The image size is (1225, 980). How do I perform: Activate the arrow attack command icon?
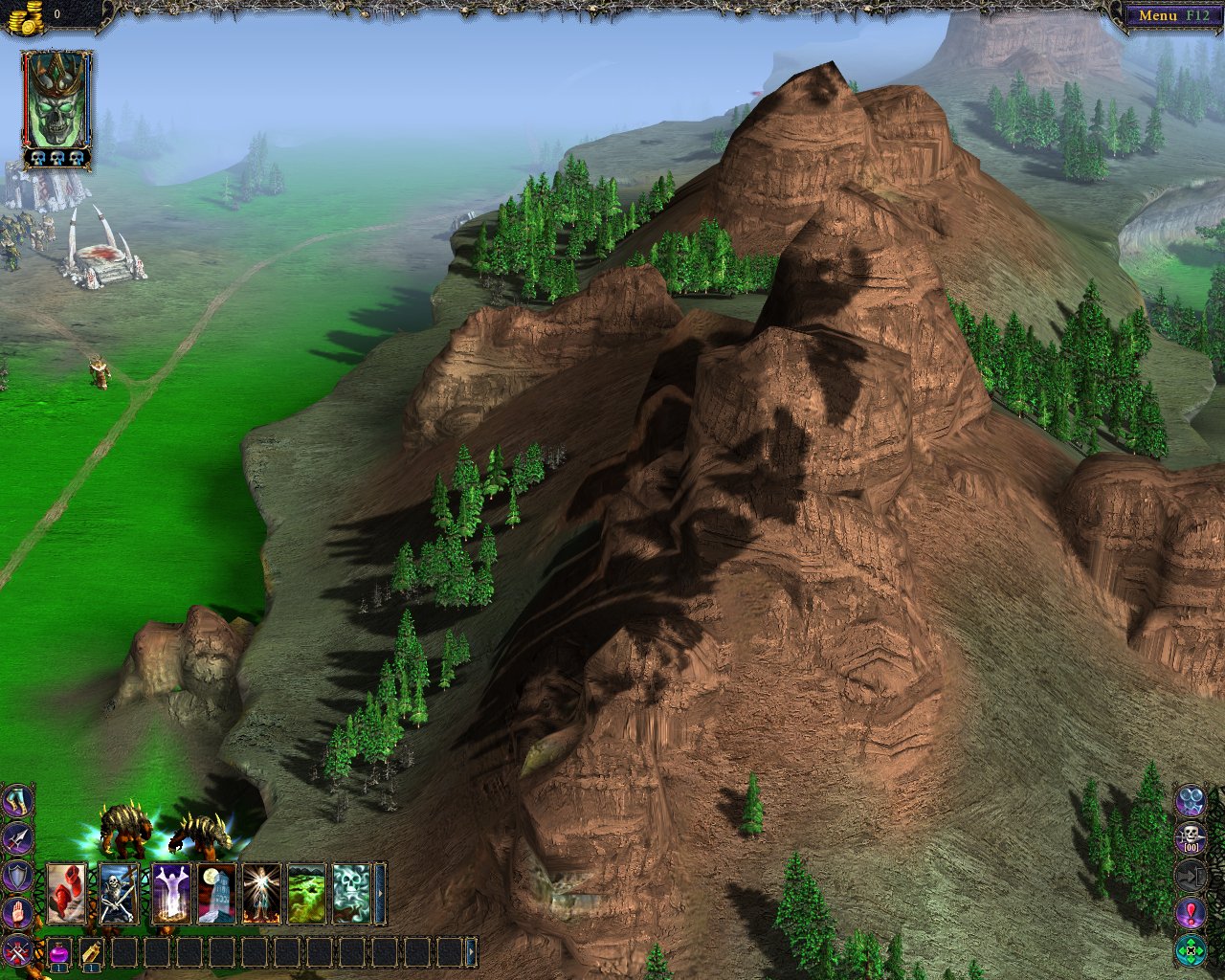[18, 838]
